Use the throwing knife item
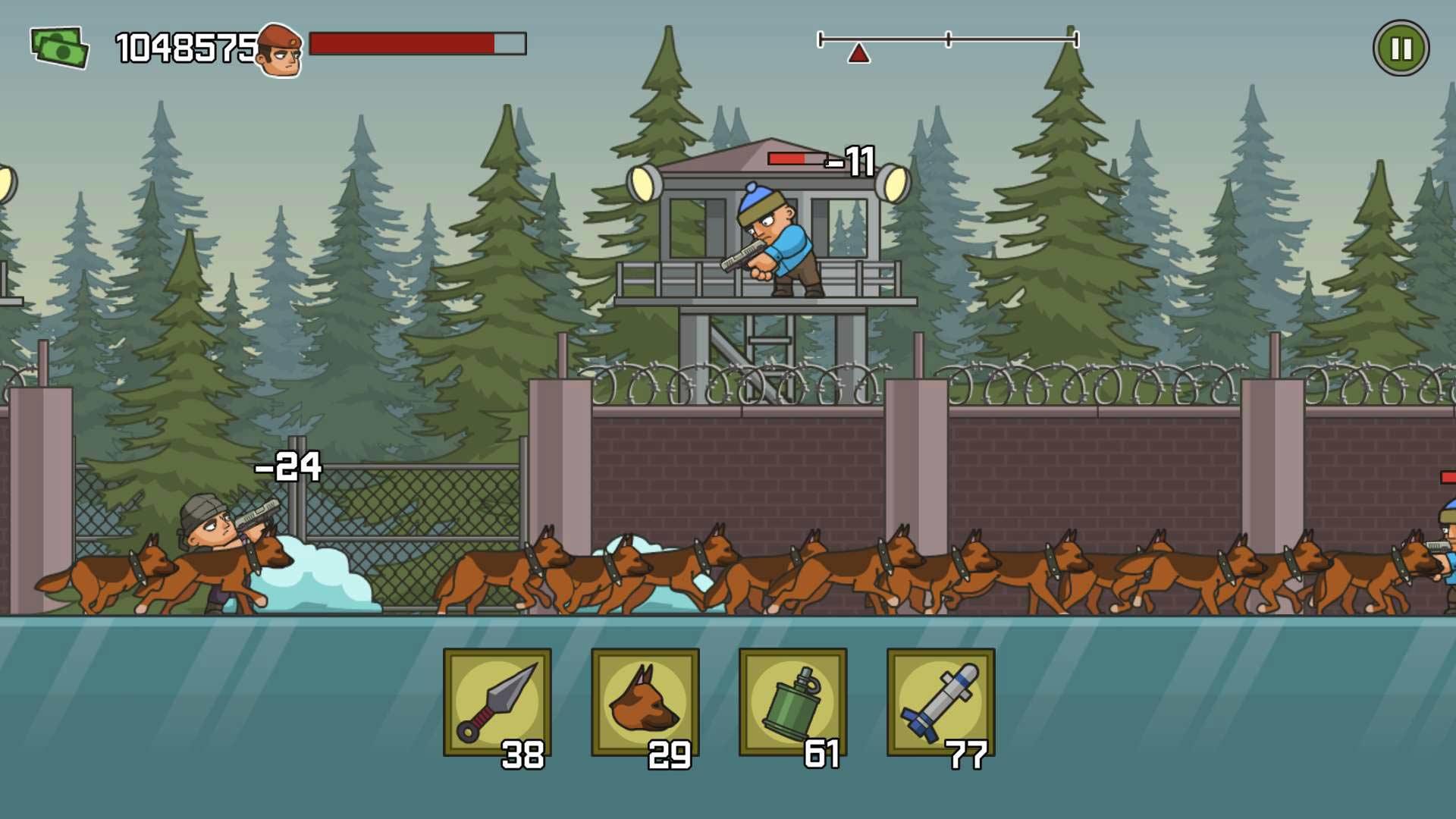 click(497, 702)
